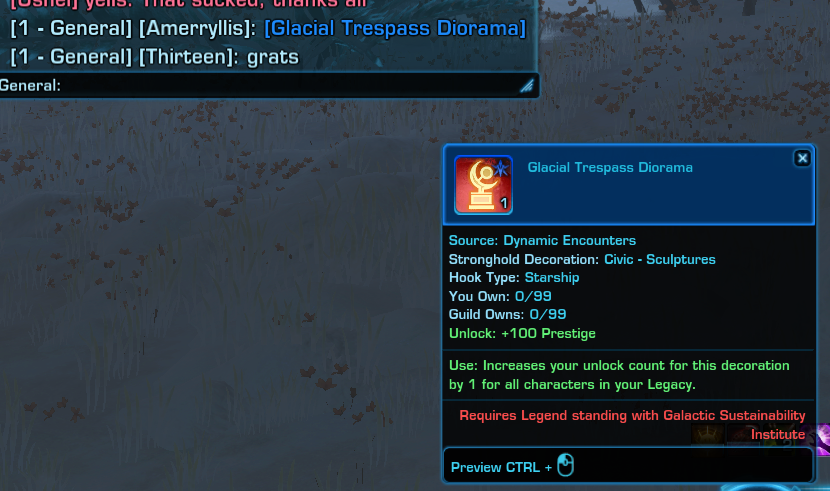Image resolution: width=830 pixels, height=491 pixels.
Task: Open the Glacial Trespass Diorama chat link
Action: (x=395, y=29)
